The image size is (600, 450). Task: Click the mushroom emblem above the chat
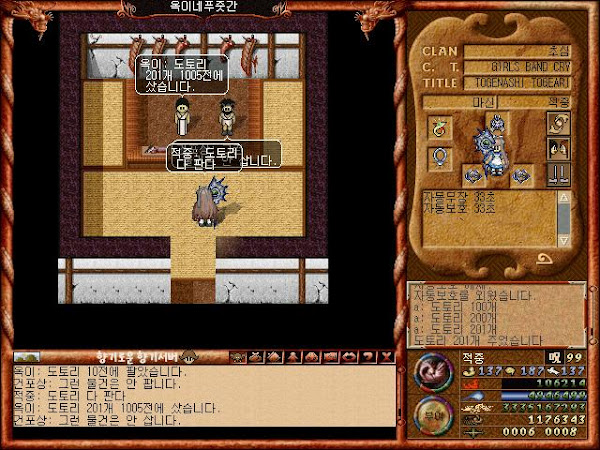(x=188, y=356)
